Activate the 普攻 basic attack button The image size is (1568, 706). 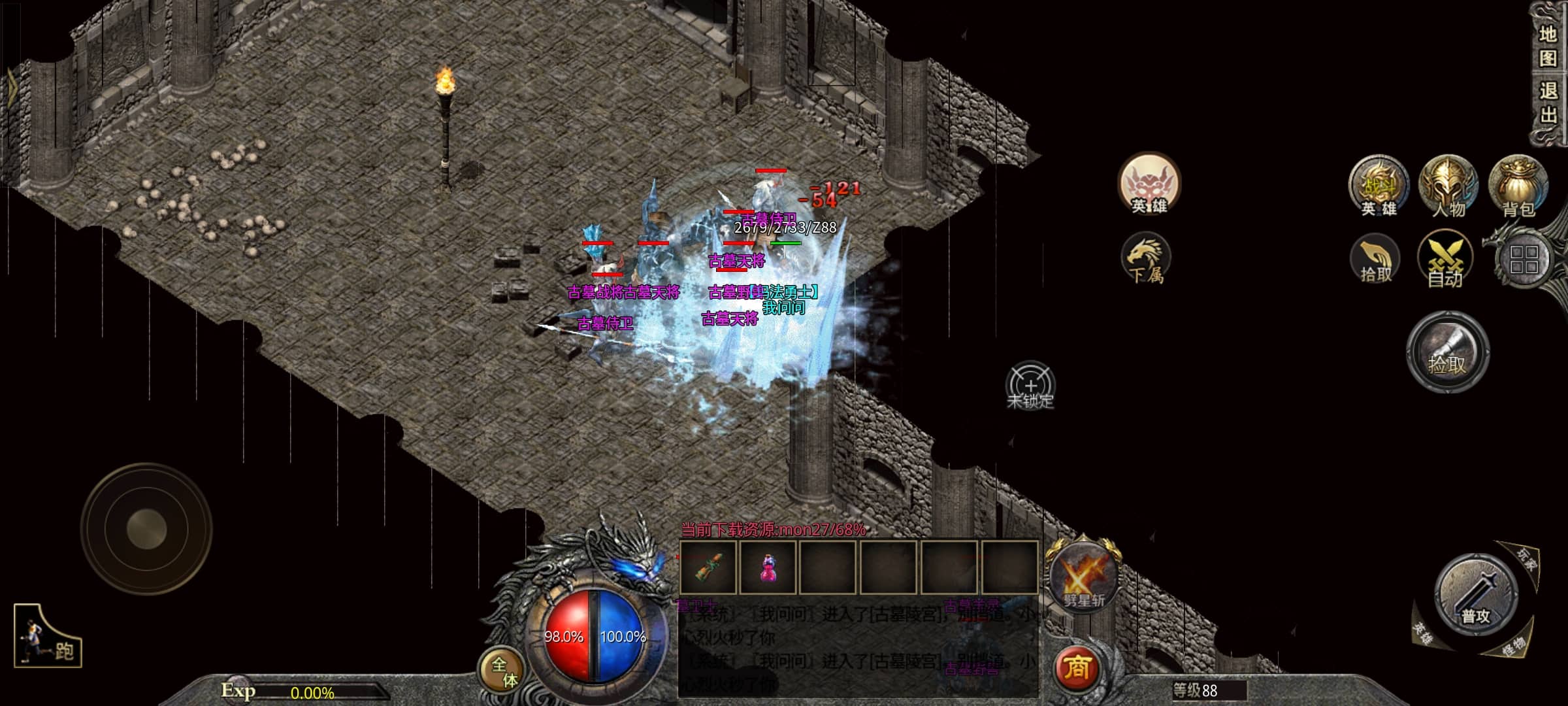coord(1475,595)
